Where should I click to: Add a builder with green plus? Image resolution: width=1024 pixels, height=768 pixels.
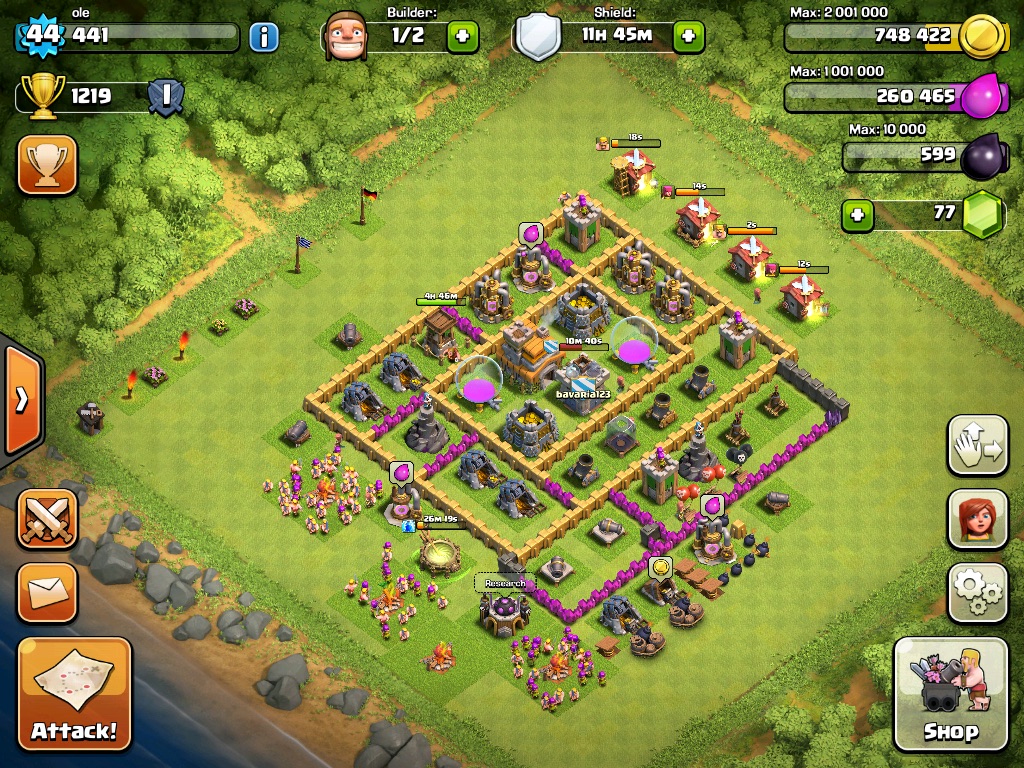(x=462, y=37)
